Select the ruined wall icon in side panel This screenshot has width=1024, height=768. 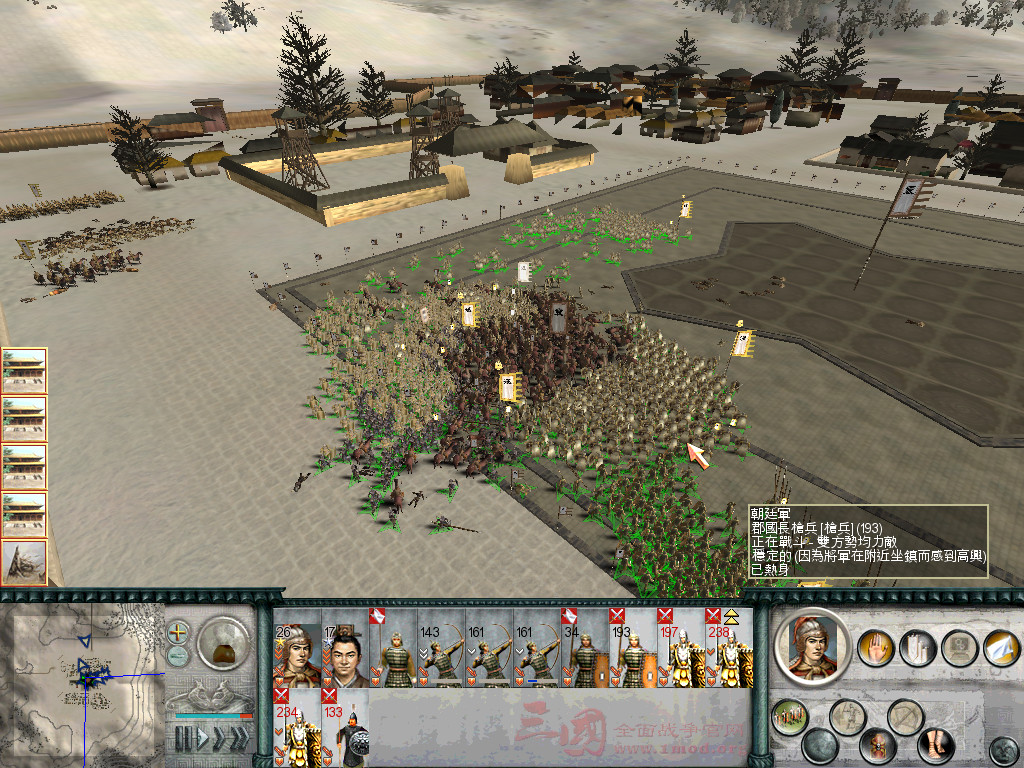(x=23, y=563)
